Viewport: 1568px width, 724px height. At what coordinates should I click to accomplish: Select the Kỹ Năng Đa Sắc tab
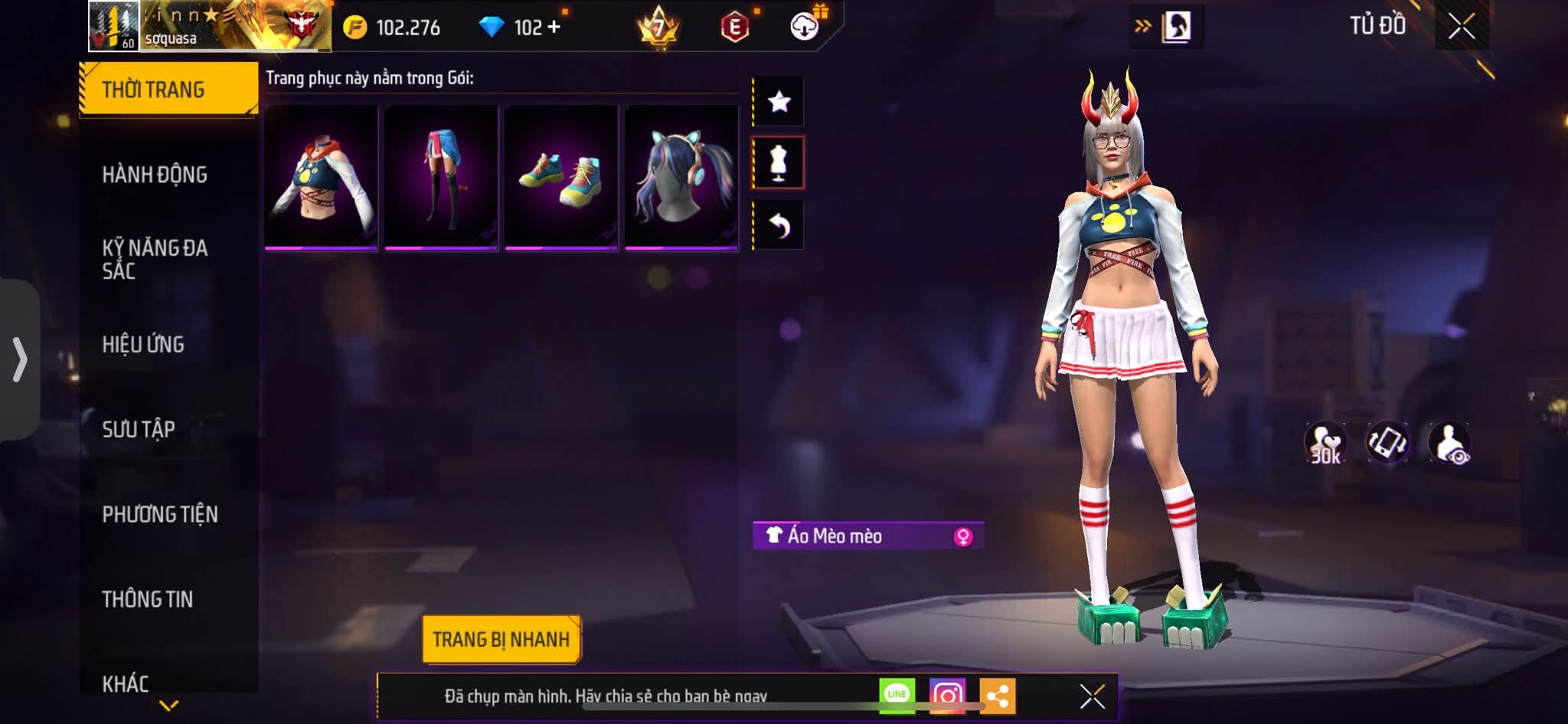point(155,259)
